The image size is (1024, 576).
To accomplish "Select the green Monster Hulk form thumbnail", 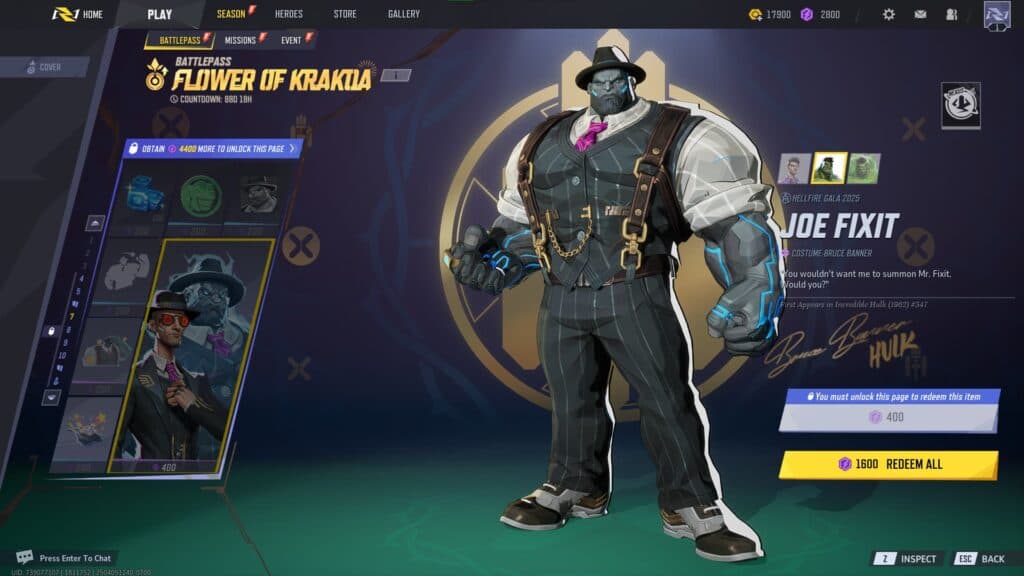I will [x=864, y=168].
